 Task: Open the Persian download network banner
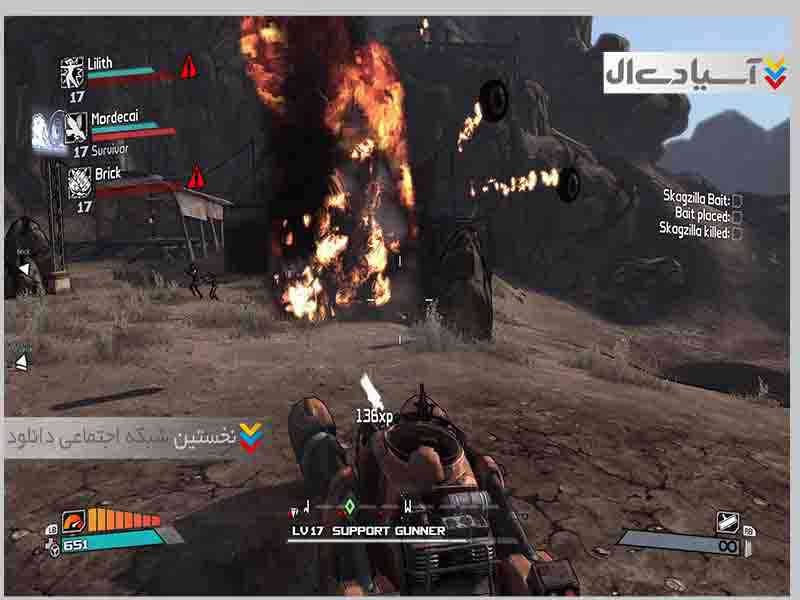coord(135,438)
